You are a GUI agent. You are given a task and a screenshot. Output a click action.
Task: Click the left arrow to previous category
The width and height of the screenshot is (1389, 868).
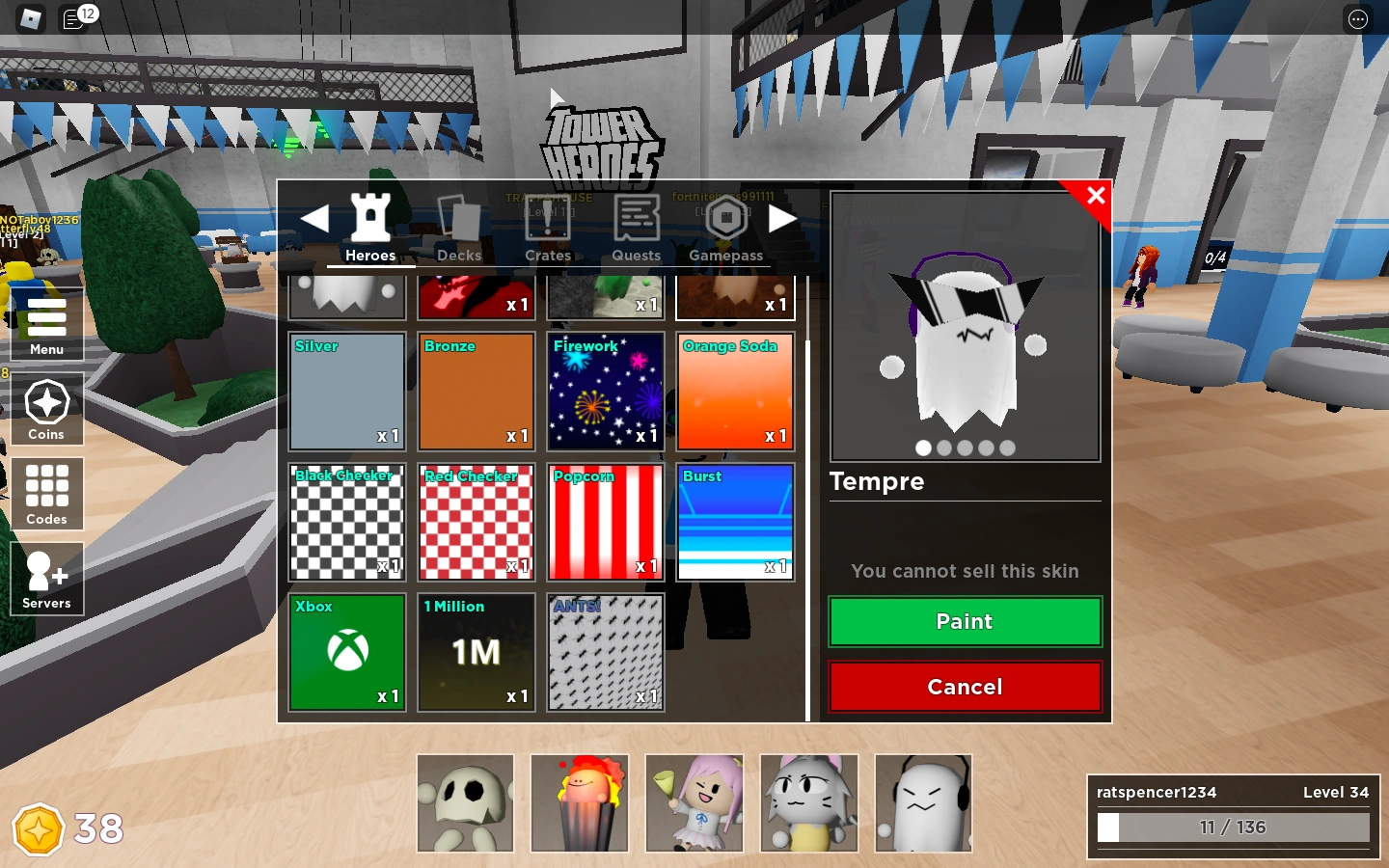315,218
